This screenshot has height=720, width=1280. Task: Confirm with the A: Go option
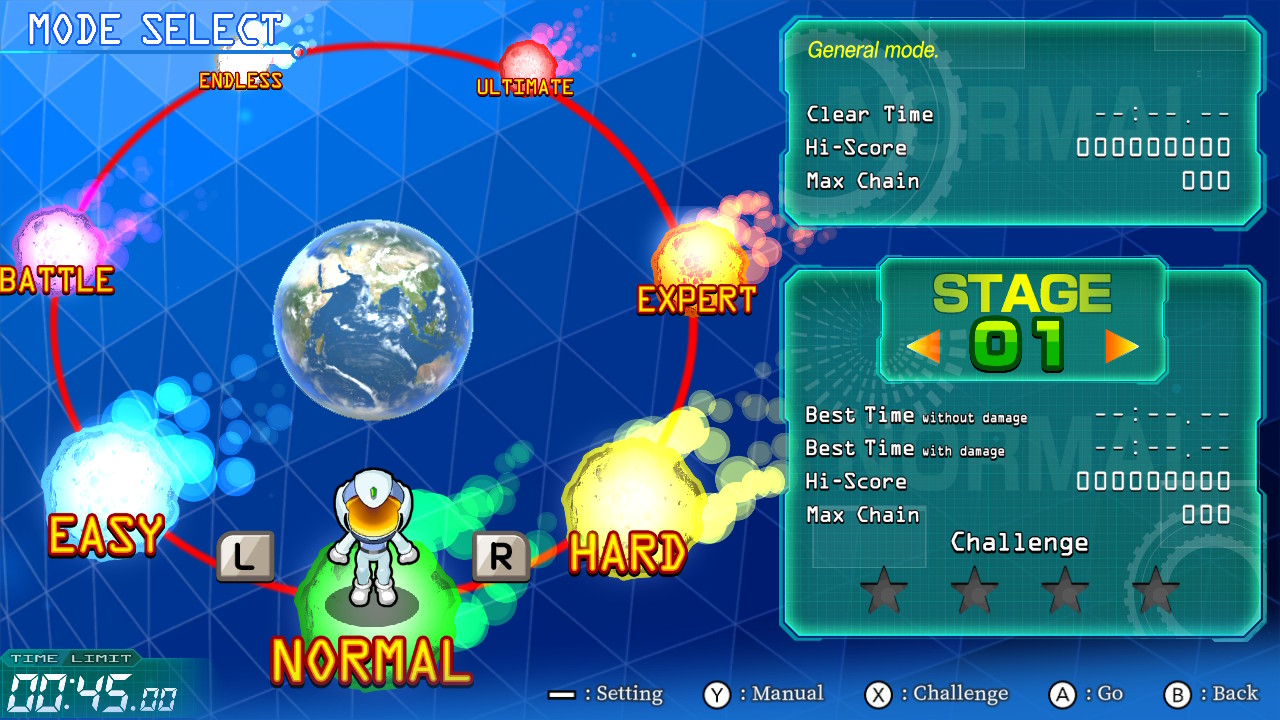(x=1086, y=693)
